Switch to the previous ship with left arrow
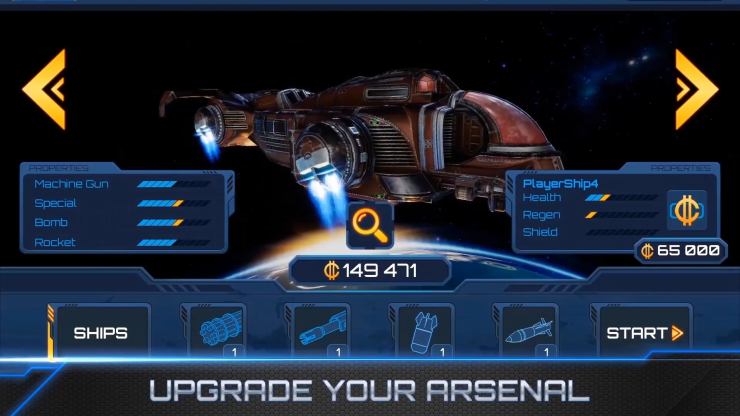Viewport: 740px width, 416px height. (x=45, y=88)
